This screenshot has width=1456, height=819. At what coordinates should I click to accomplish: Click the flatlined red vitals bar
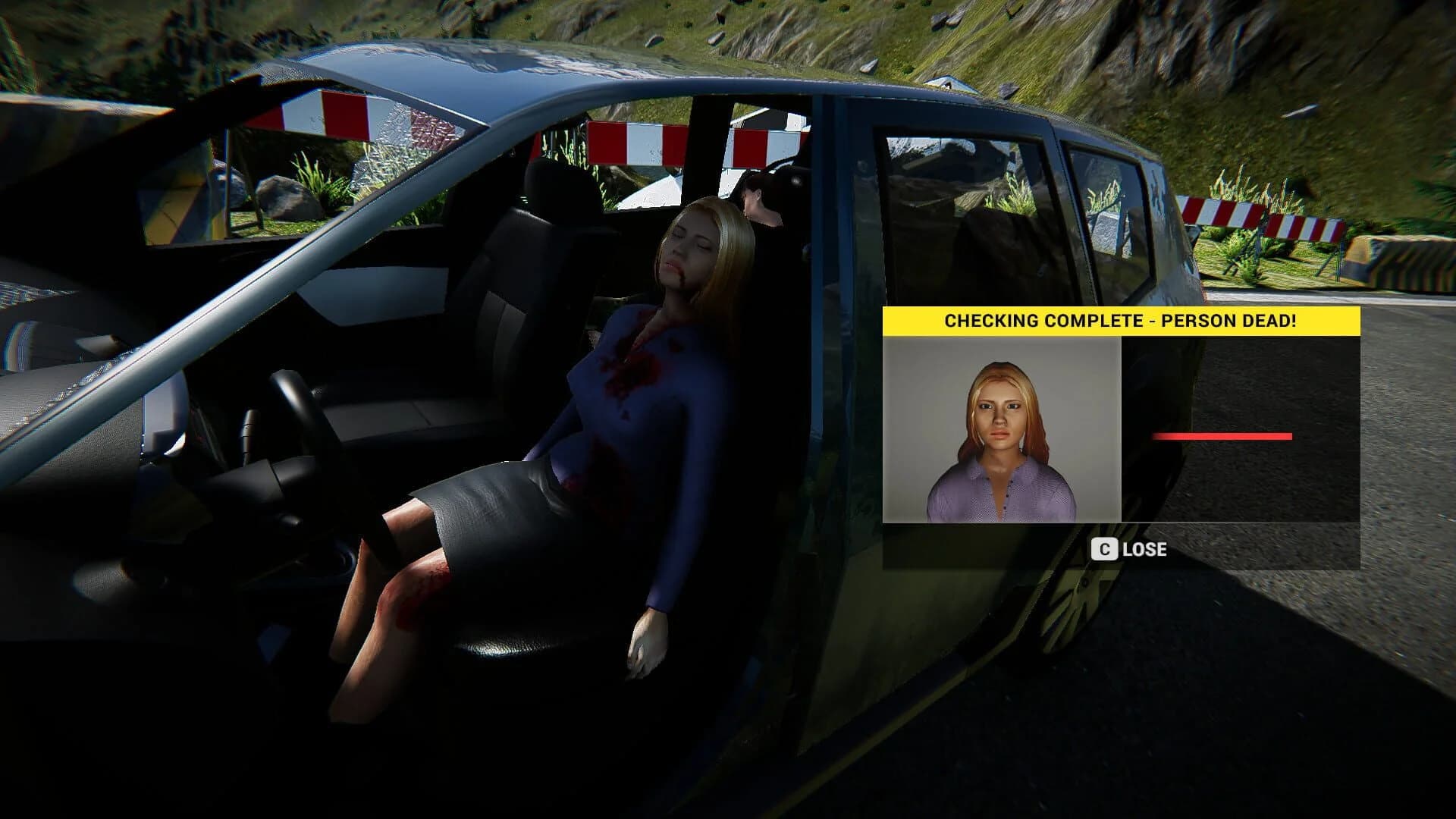point(1221,436)
